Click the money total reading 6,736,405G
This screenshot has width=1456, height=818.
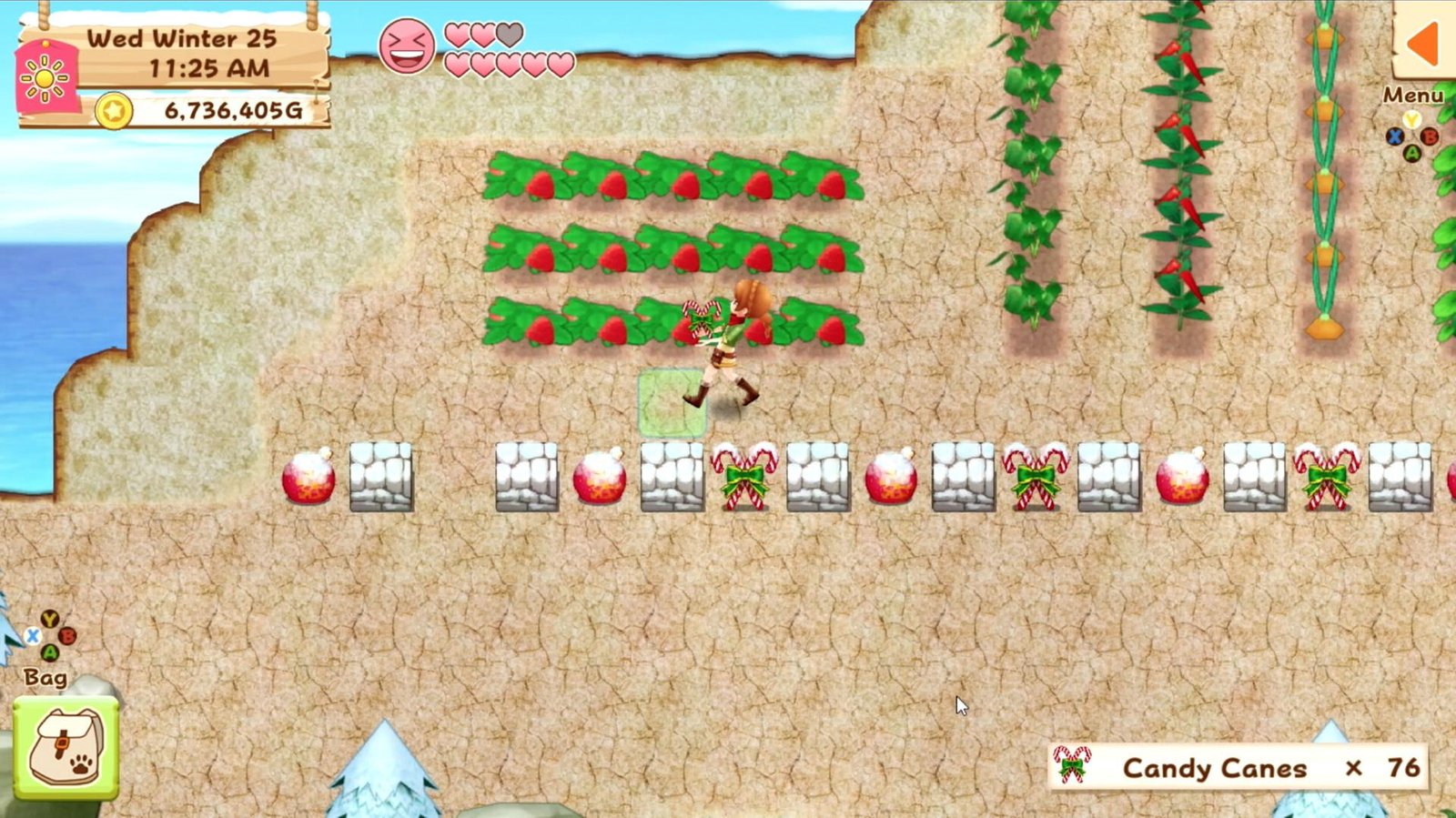click(x=232, y=109)
